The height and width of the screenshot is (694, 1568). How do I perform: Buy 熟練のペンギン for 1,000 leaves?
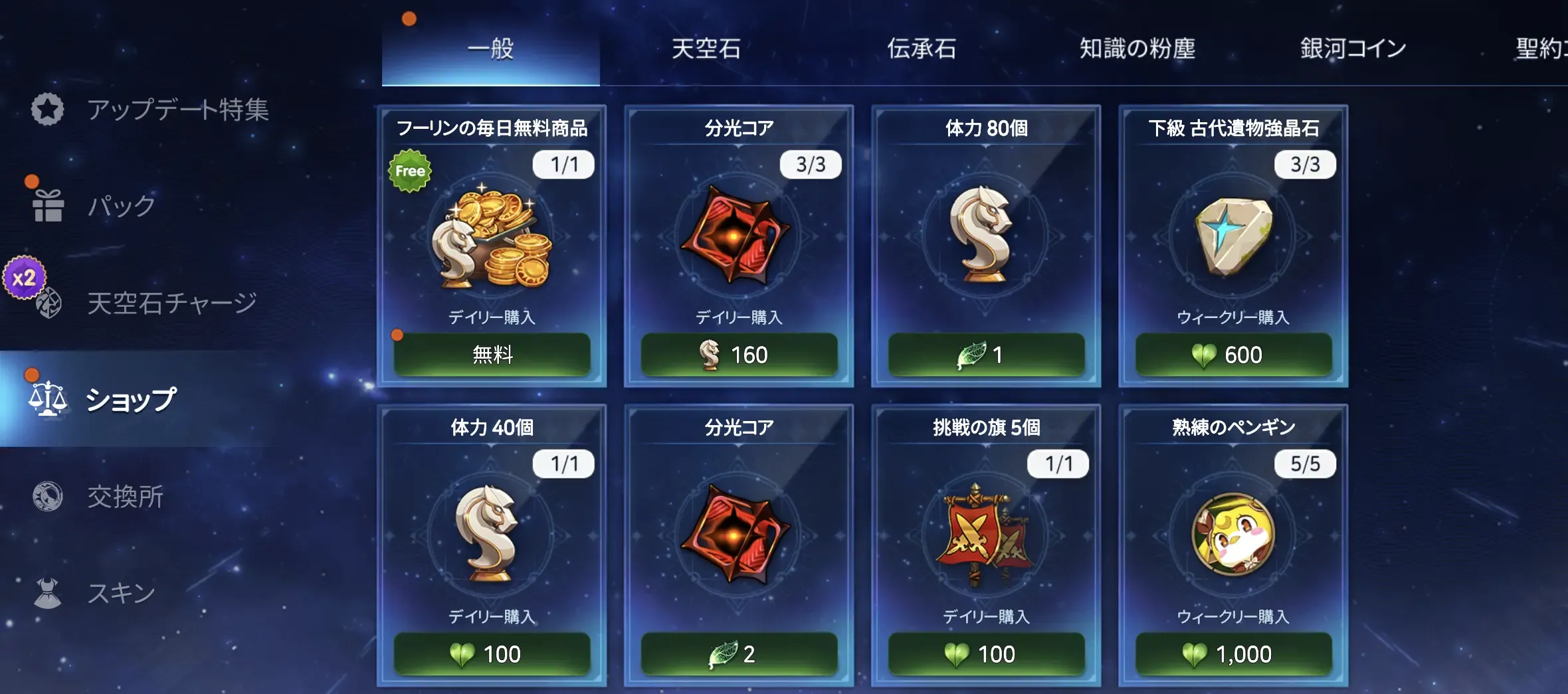[1233, 654]
